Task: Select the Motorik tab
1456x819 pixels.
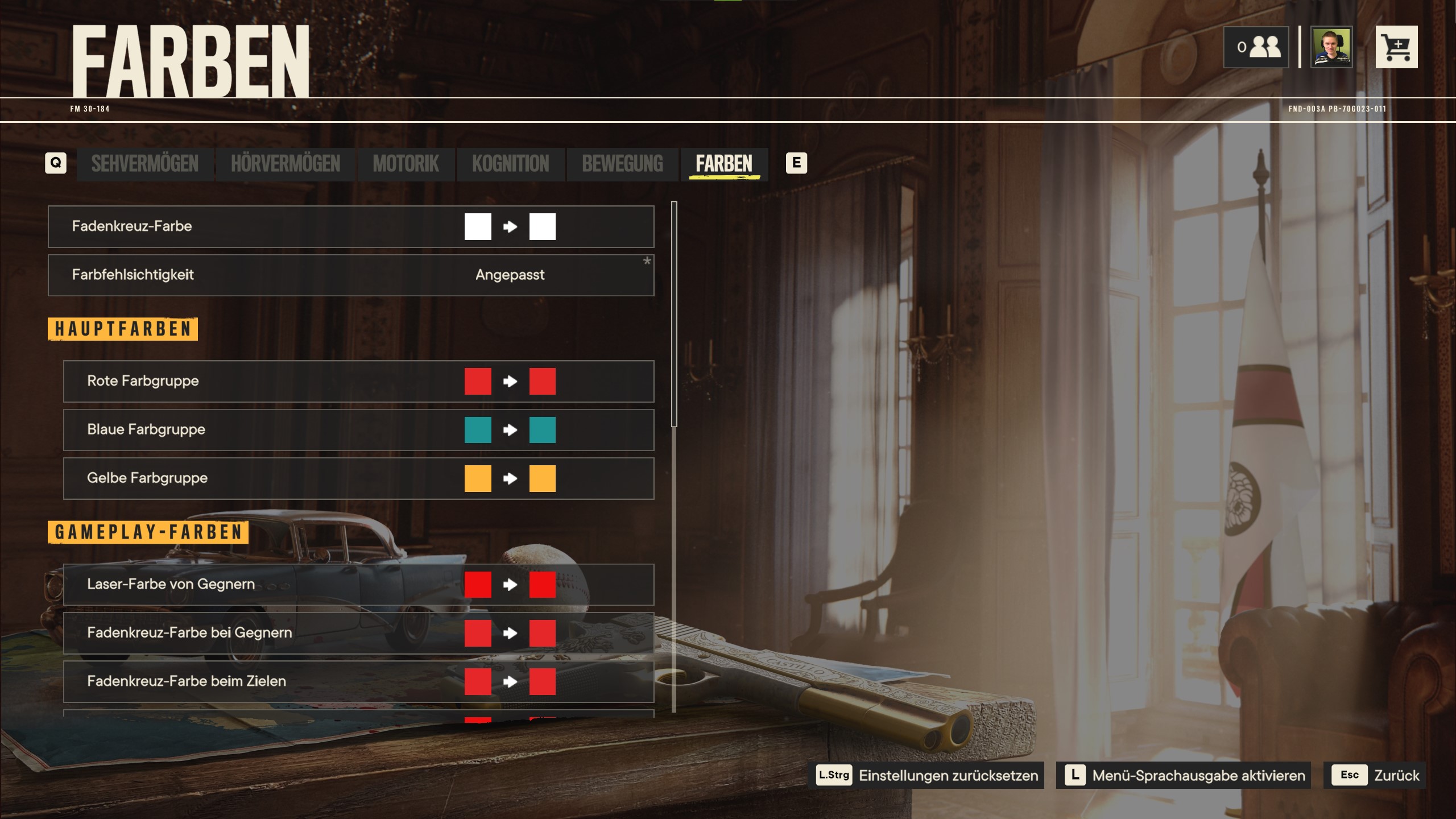Action: coord(406,164)
